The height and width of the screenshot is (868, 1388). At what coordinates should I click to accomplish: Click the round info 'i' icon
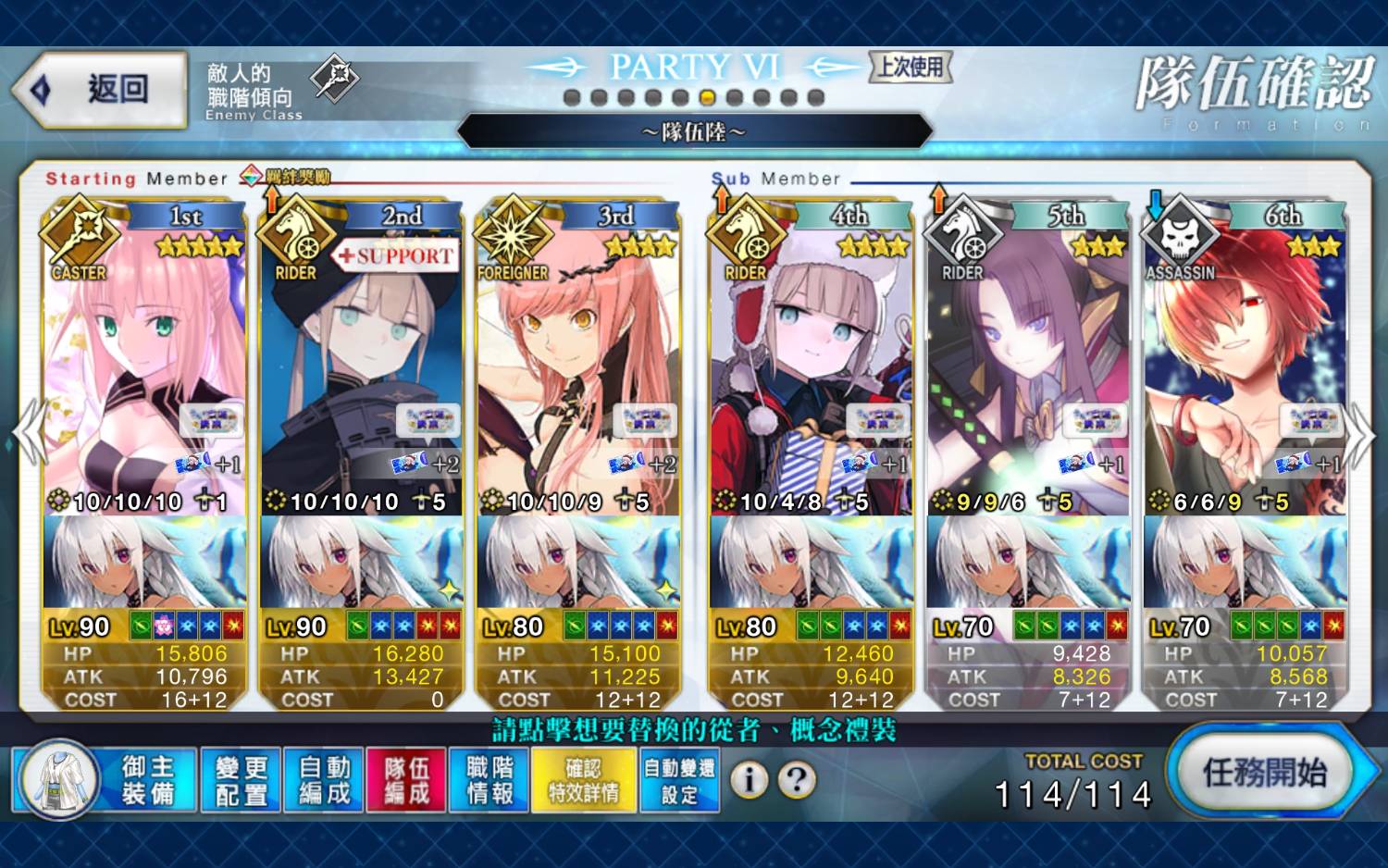click(750, 780)
